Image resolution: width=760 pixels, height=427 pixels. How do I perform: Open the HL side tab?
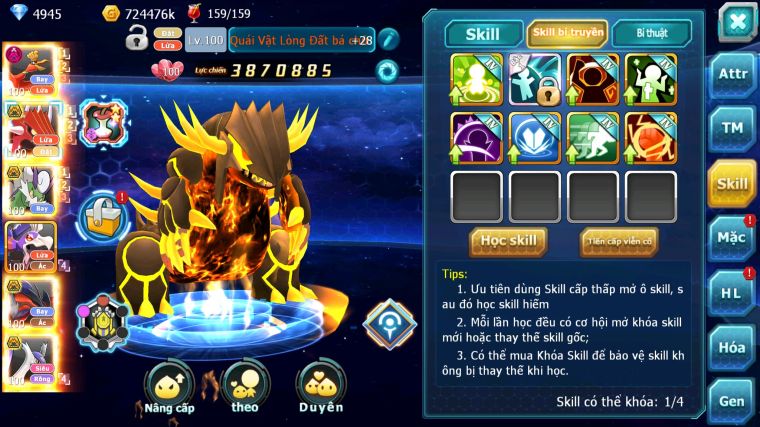(732, 293)
